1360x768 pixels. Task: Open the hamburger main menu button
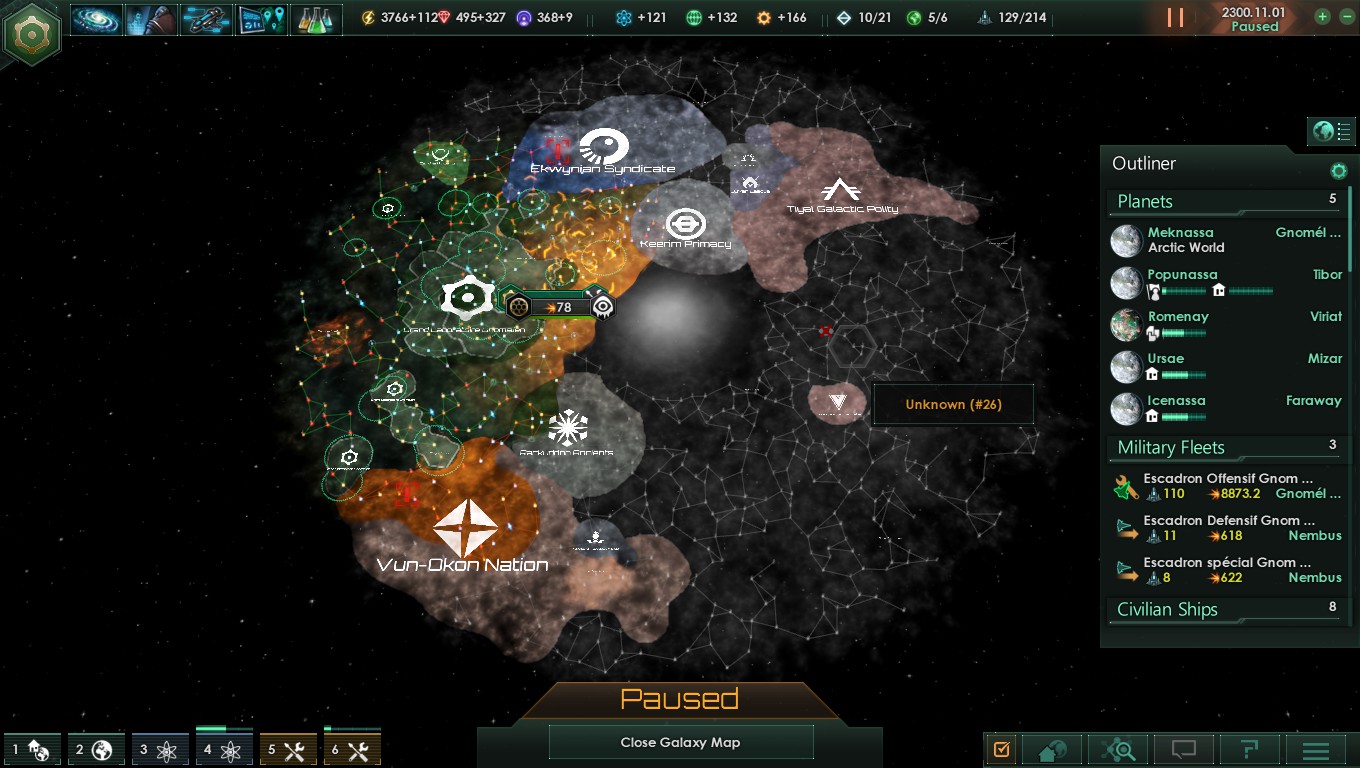click(x=1315, y=750)
